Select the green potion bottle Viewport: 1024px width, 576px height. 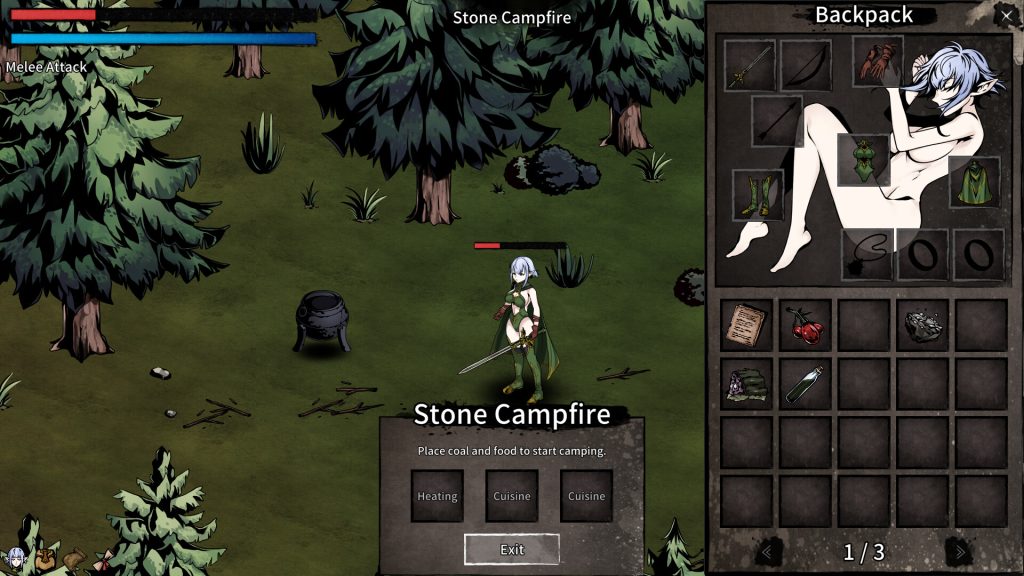pyautogui.click(x=805, y=384)
